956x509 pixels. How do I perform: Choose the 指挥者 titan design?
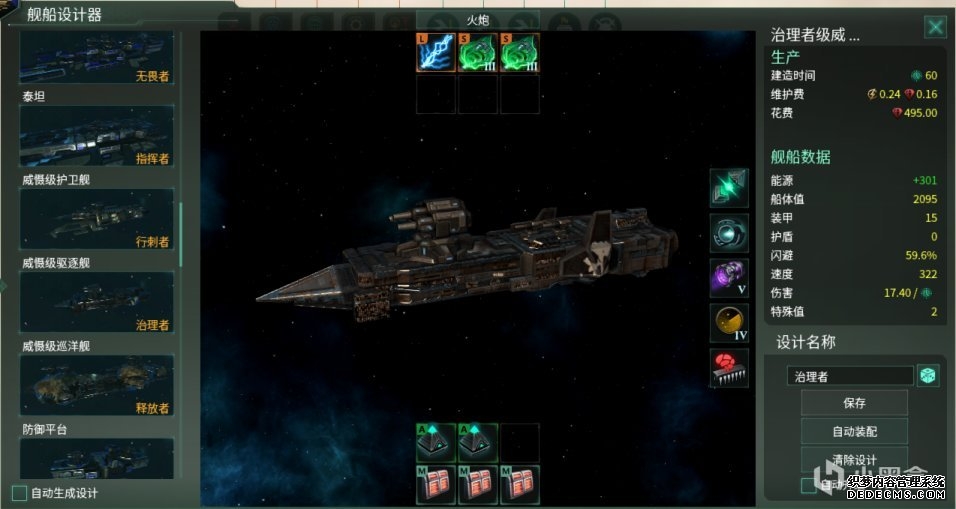tap(96, 136)
